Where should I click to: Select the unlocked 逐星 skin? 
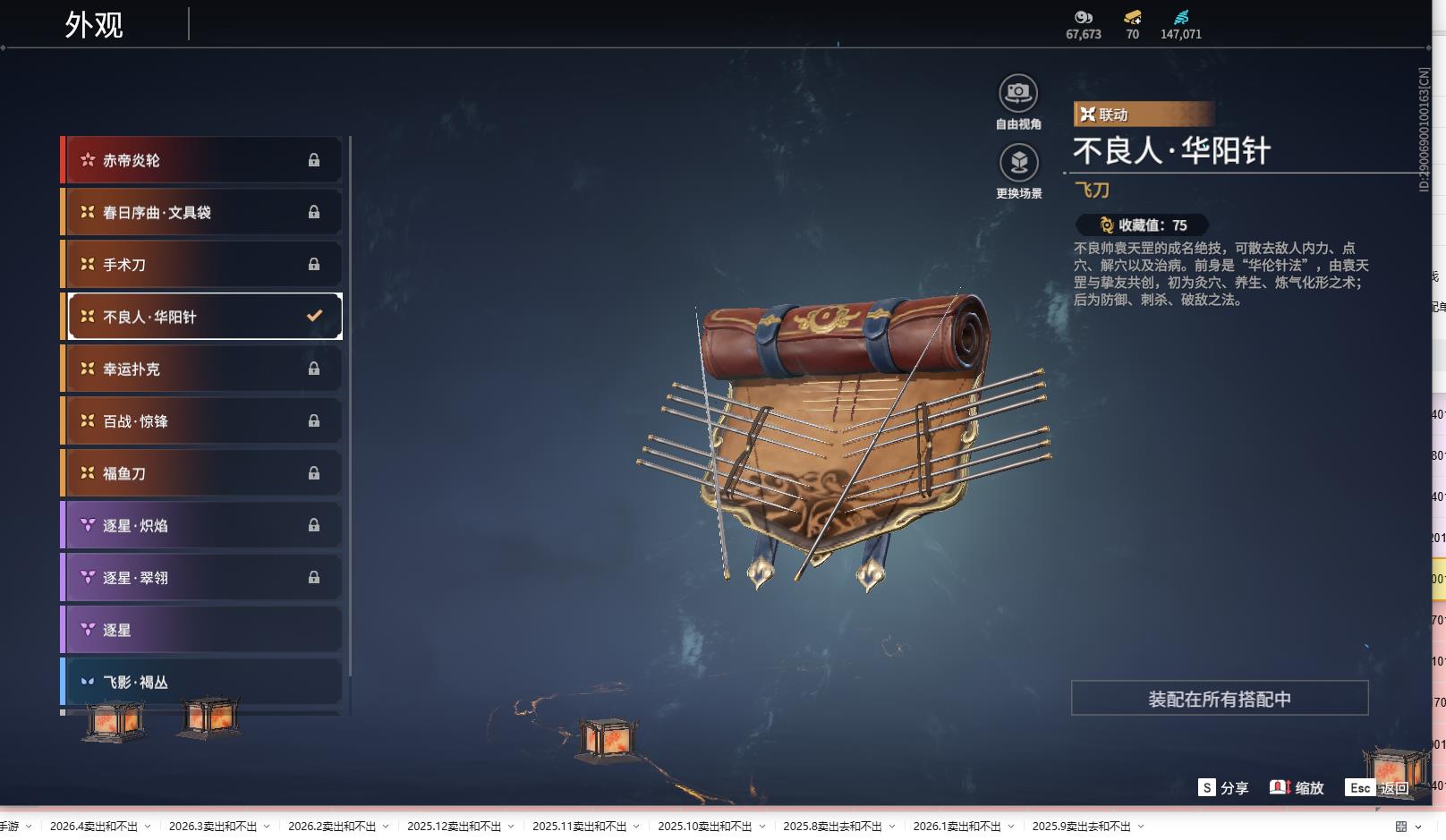(x=202, y=630)
